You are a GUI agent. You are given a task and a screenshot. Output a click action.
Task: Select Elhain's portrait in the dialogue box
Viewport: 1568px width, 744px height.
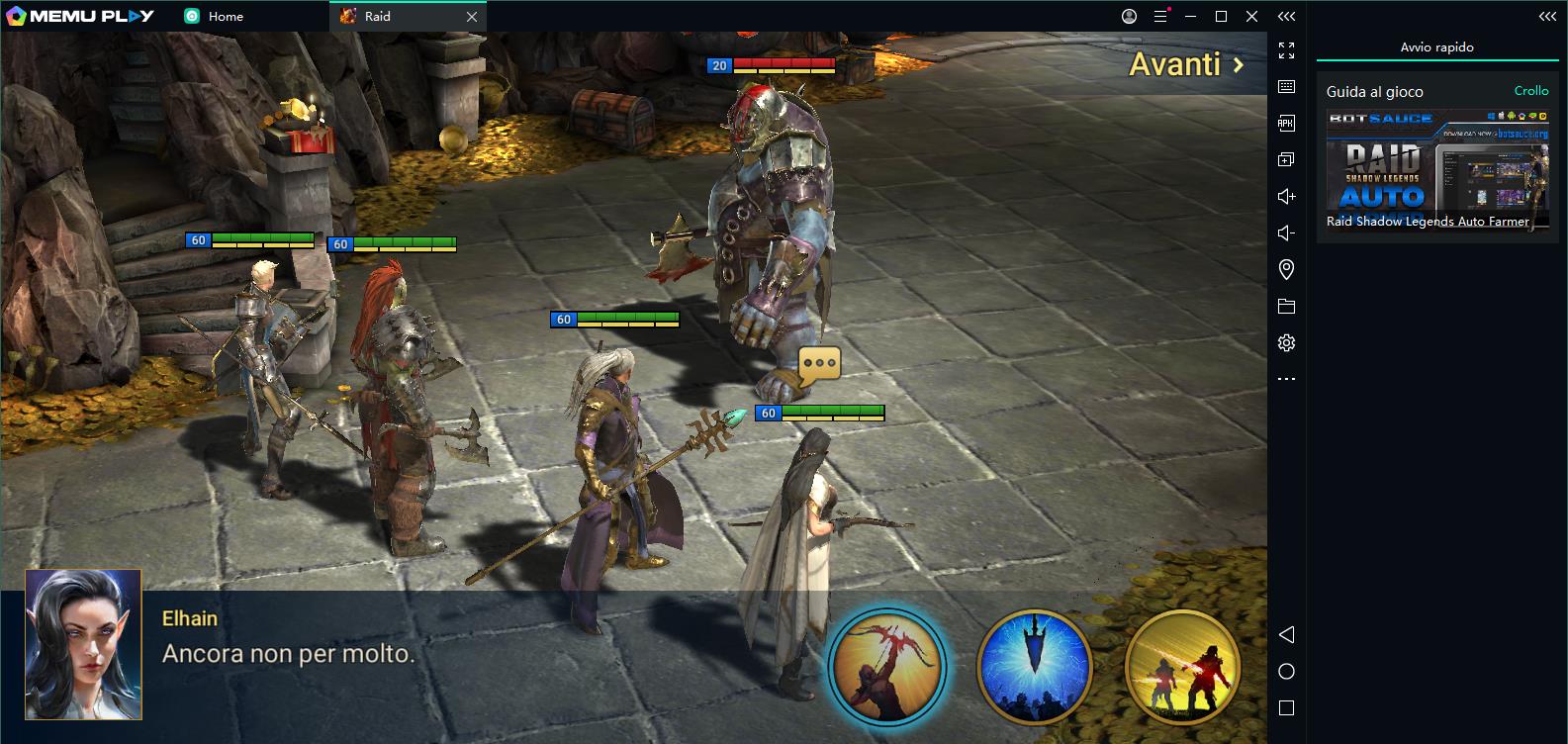click(83, 644)
